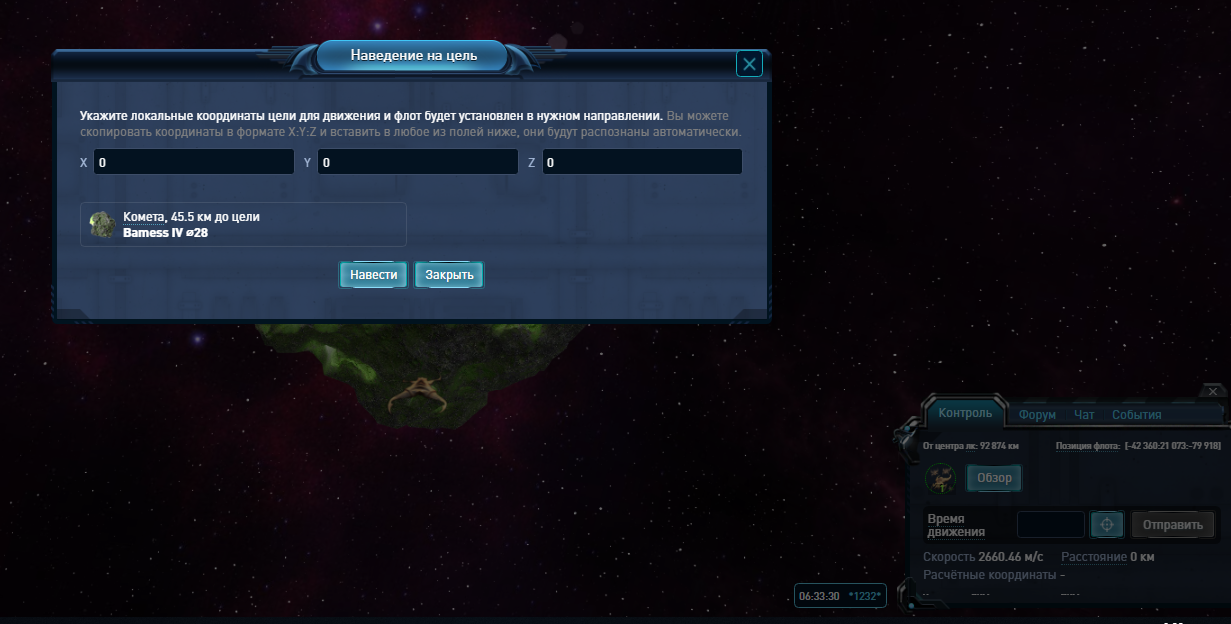Close the control panel with its X
Viewport: 1231px width, 624px height.
click(x=1212, y=391)
